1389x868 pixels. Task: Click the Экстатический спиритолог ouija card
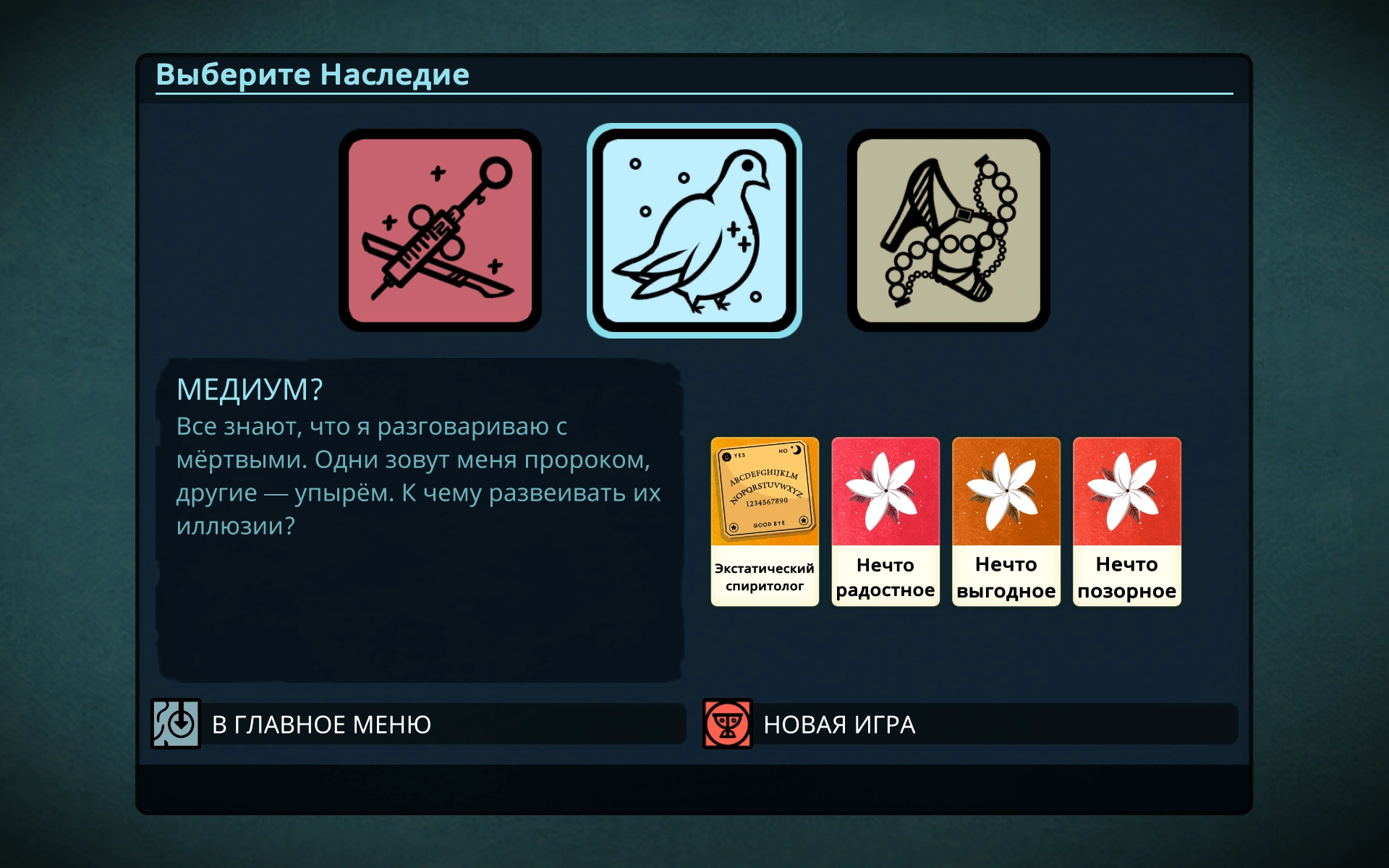click(x=765, y=521)
